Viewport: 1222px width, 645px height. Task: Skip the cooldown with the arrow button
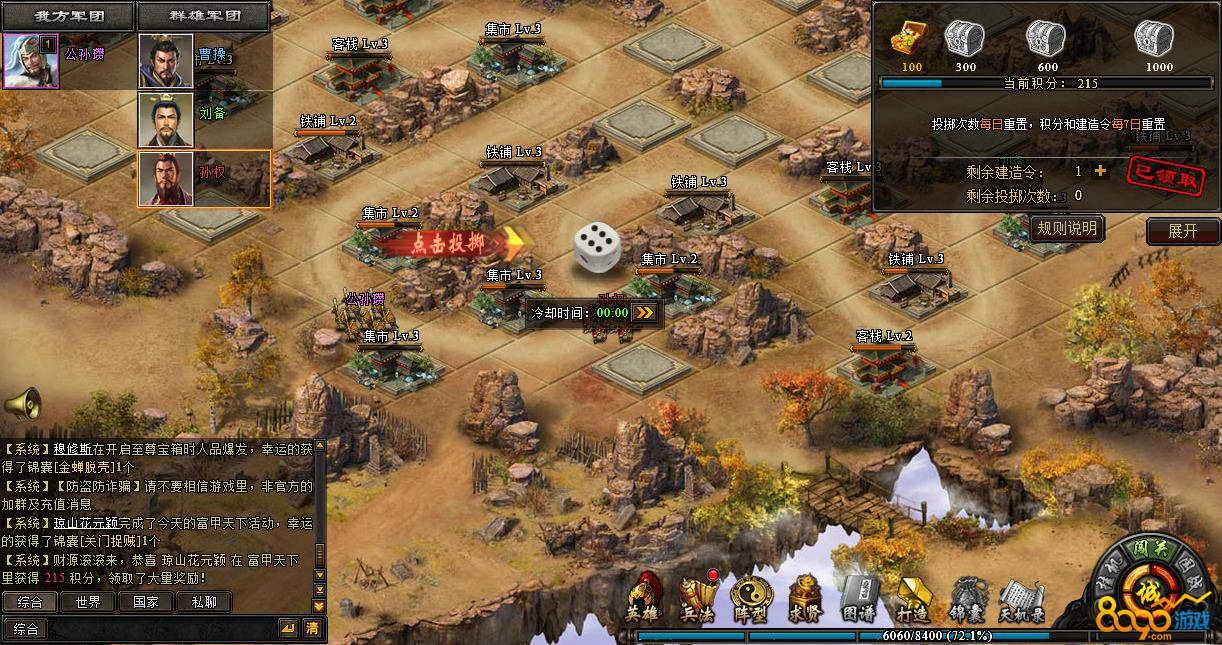646,312
